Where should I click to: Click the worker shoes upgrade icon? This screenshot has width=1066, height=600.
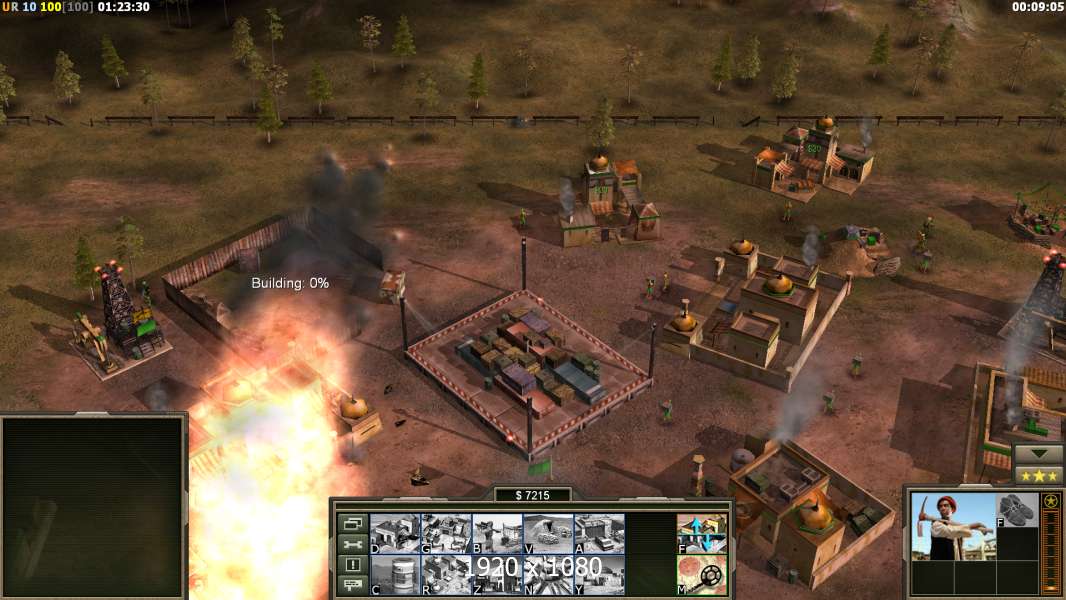[x=1018, y=509]
